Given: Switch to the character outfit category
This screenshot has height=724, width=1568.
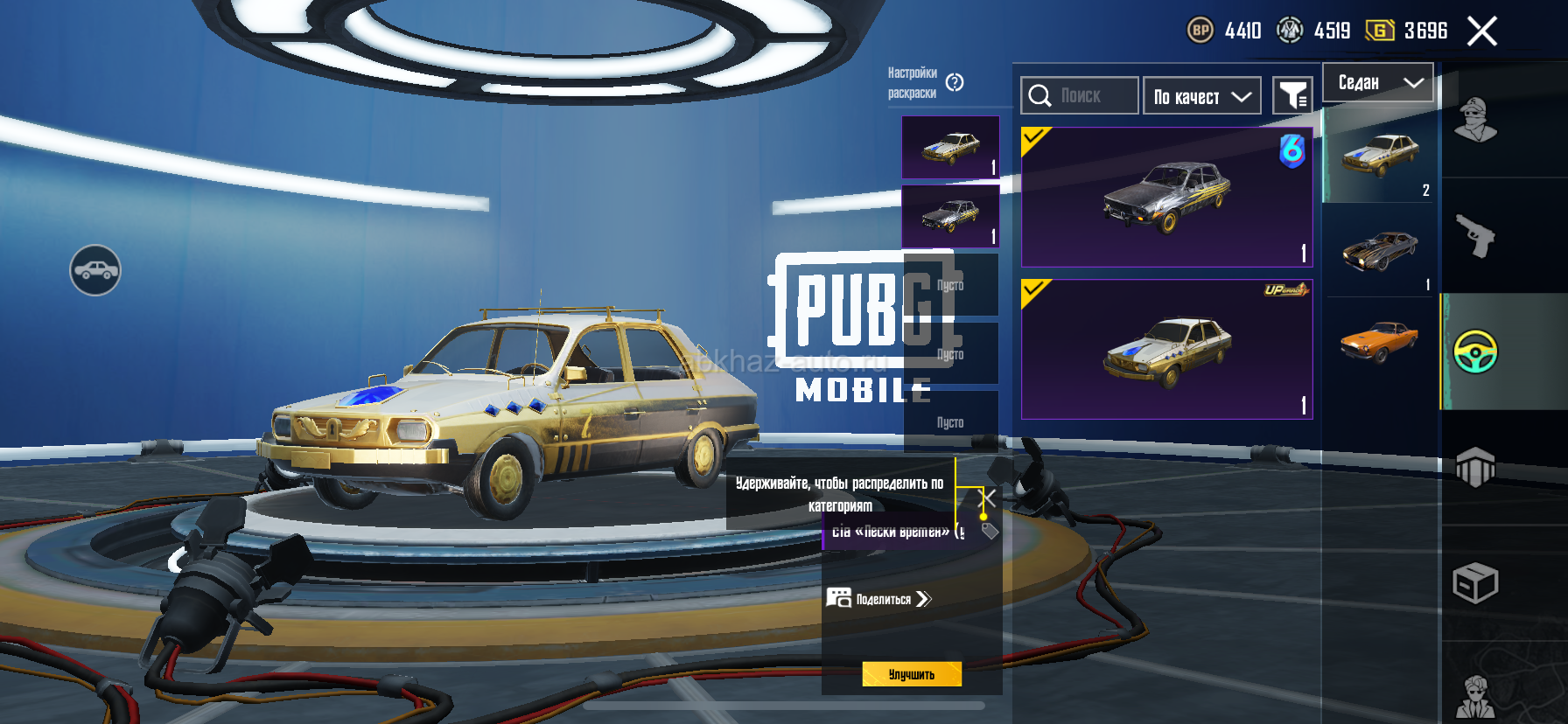Looking at the screenshot, I should click(1475, 120).
